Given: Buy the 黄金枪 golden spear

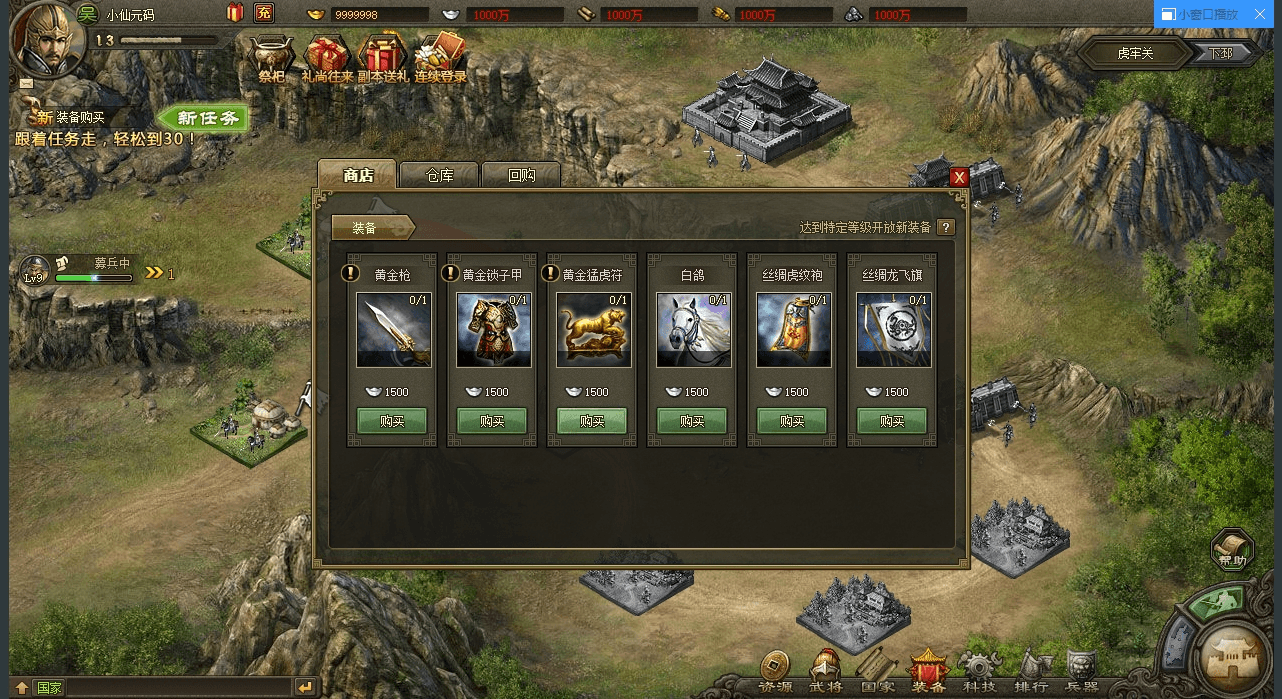Looking at the screenshot, I should pyautogui.click(x=392, y=421).
